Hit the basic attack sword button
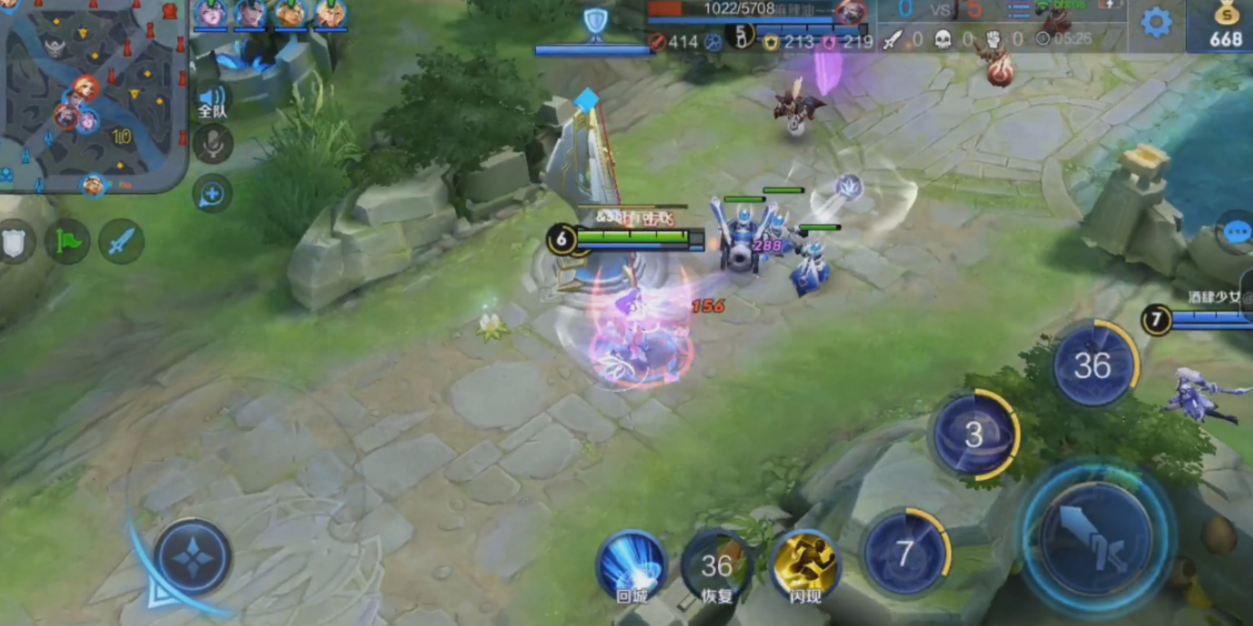Screen dimensions: 1253x626 tap(1097, 538)
